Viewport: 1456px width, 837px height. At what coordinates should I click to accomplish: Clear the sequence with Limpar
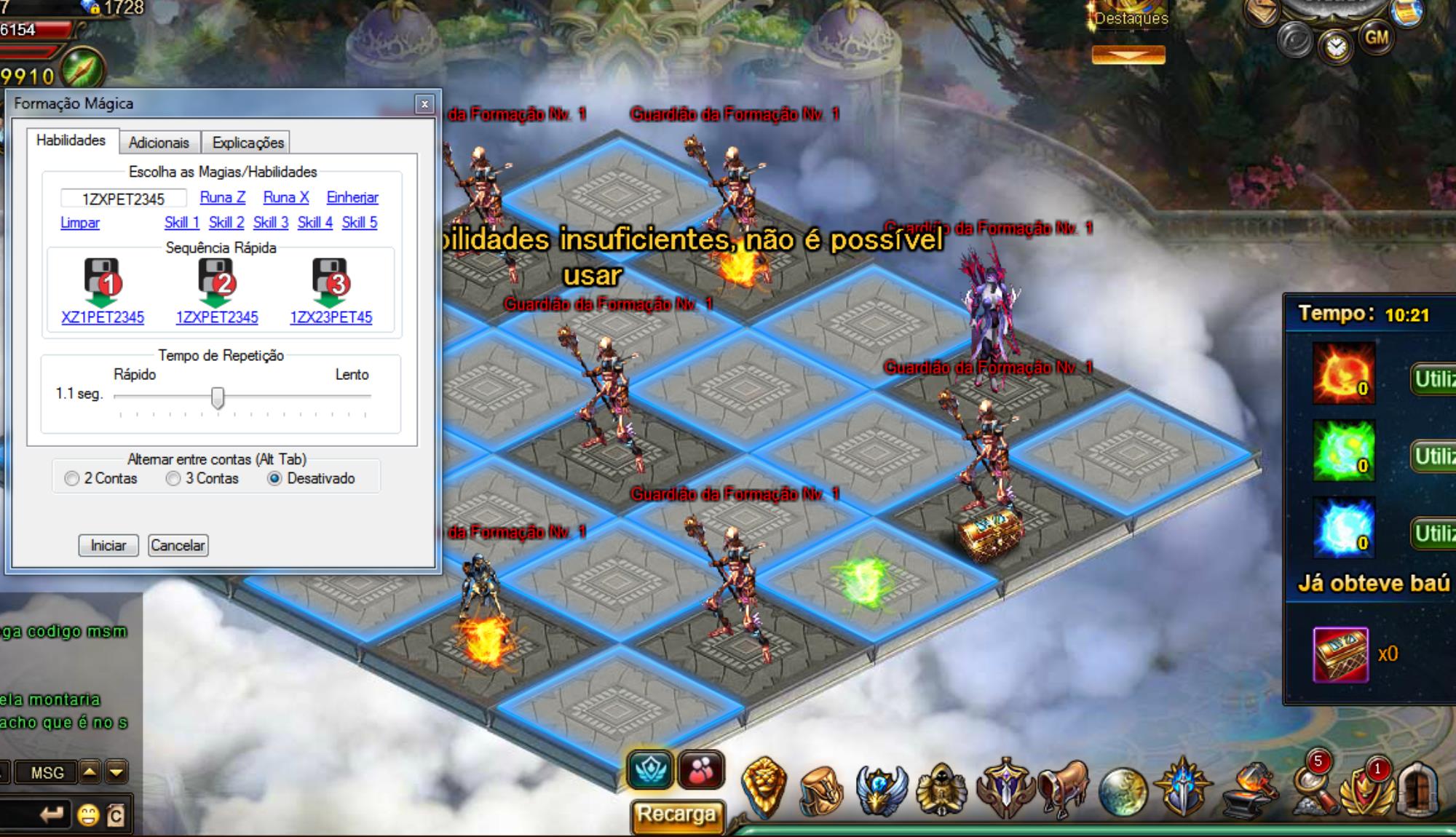pos(80,223)
